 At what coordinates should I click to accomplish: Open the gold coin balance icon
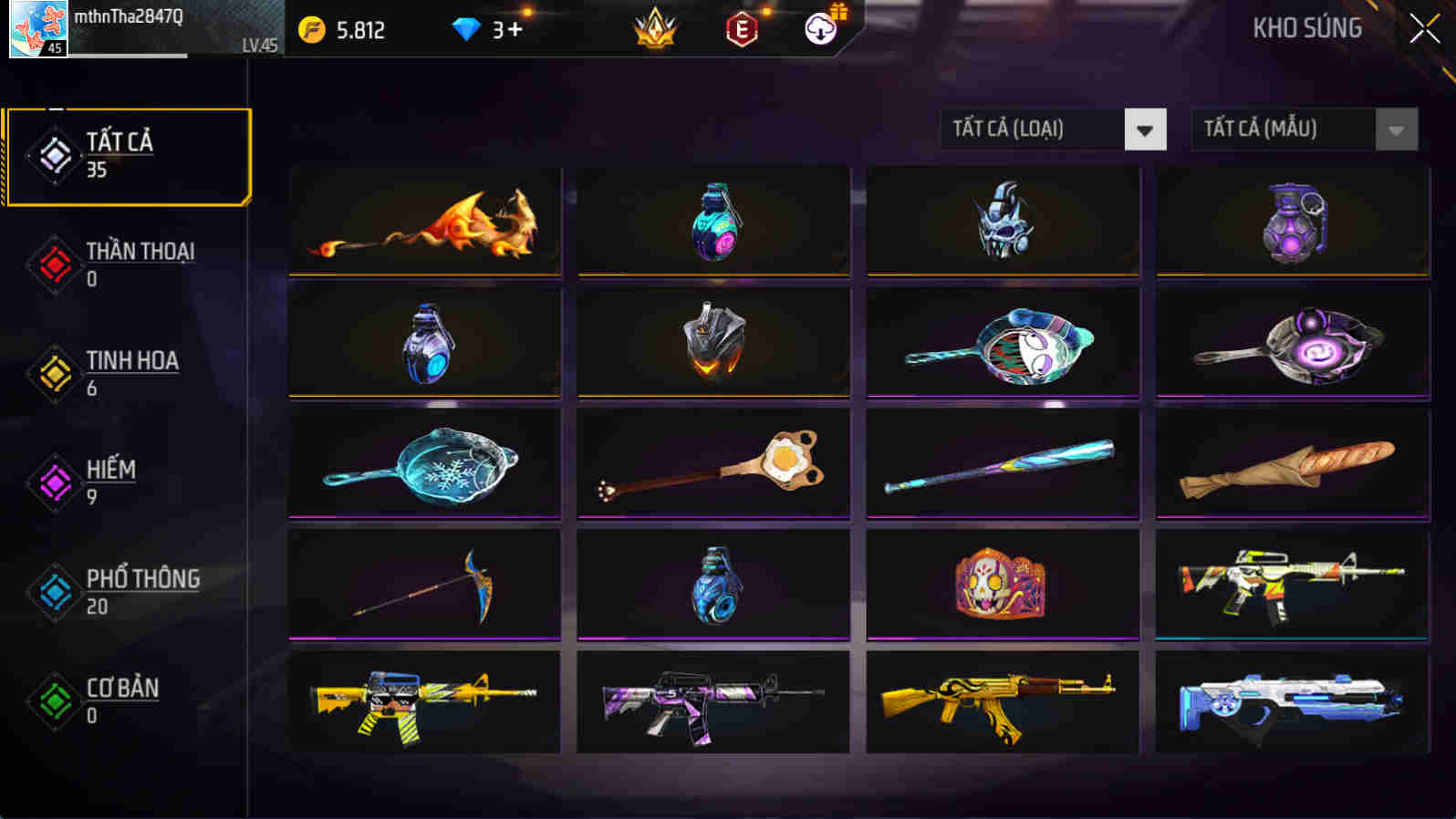point(310,28)
